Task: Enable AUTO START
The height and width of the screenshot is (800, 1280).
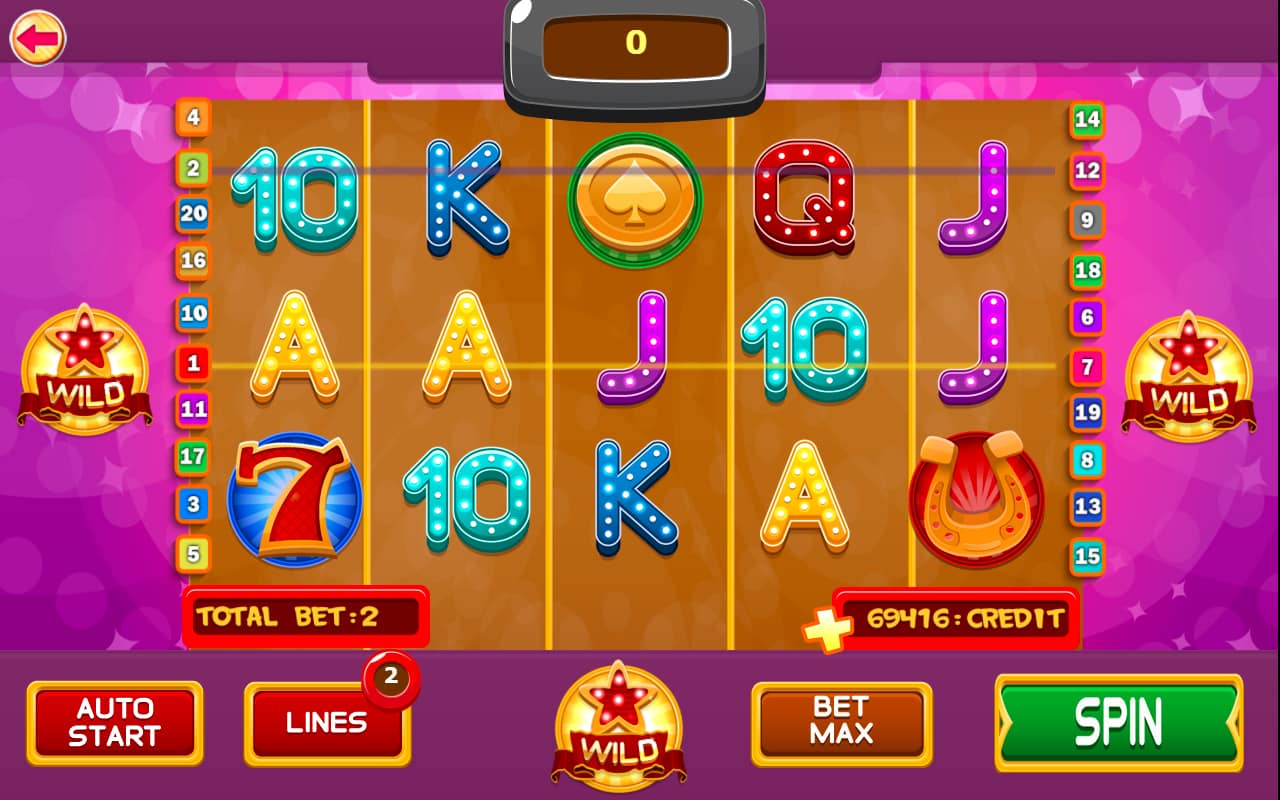Action: point(114,722)
